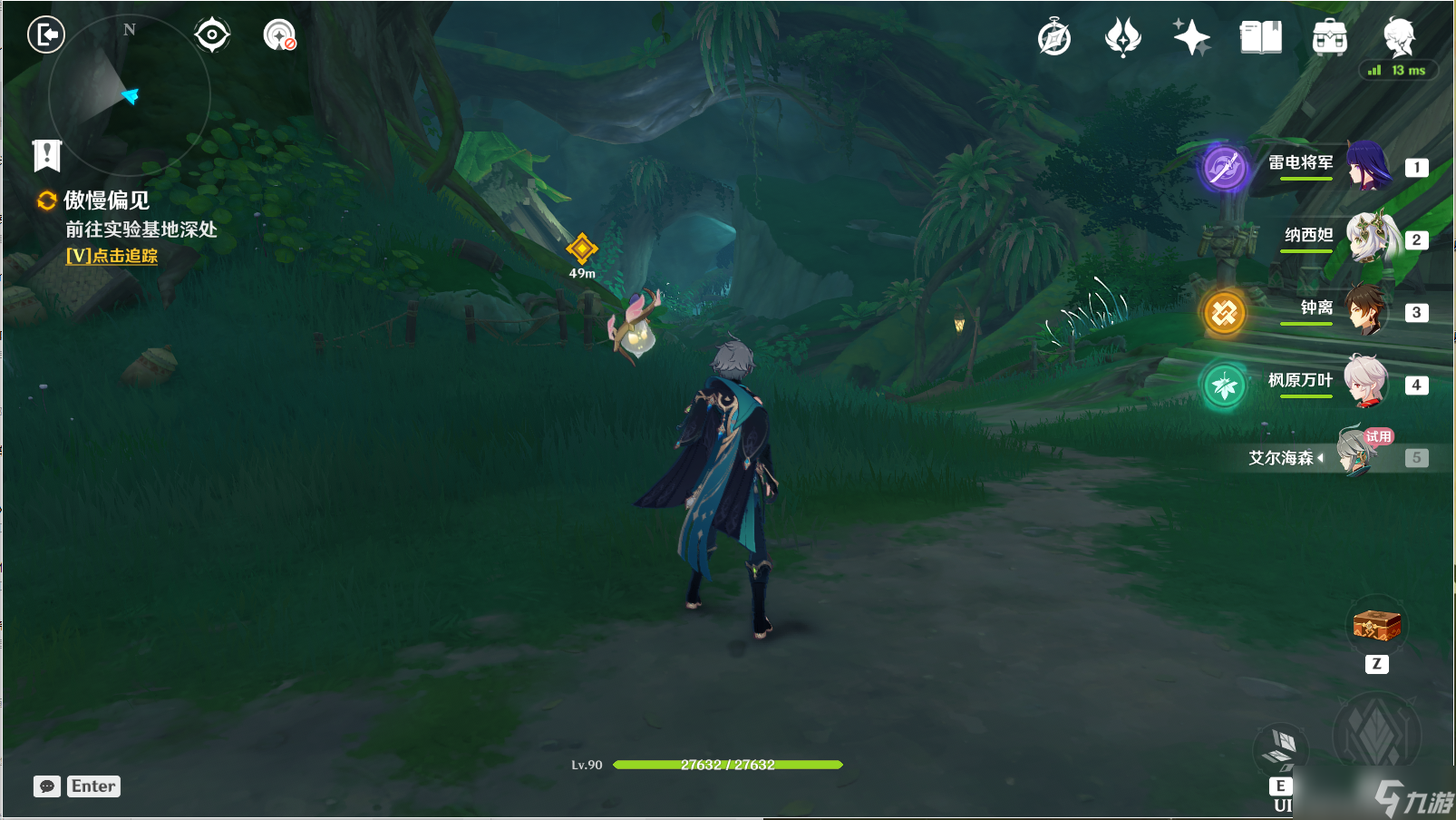The width and height of the screenshot is (1456, 820).
Task: Switch to Zhongli party member
Action: (x=1365, y=311)
